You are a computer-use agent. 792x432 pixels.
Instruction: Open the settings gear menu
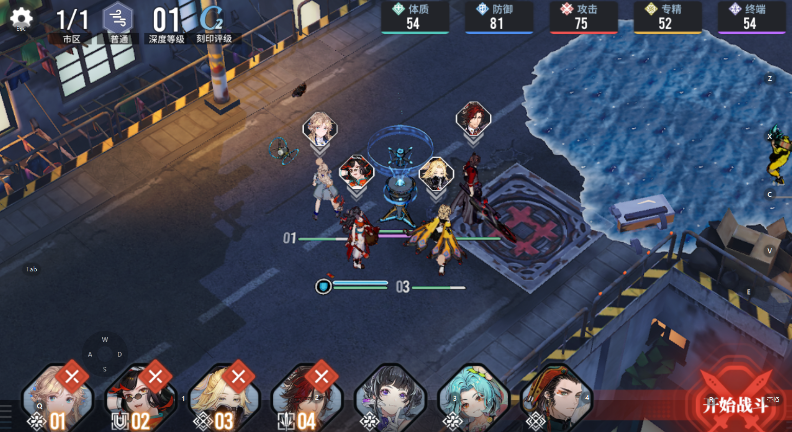tap(20, 19)
